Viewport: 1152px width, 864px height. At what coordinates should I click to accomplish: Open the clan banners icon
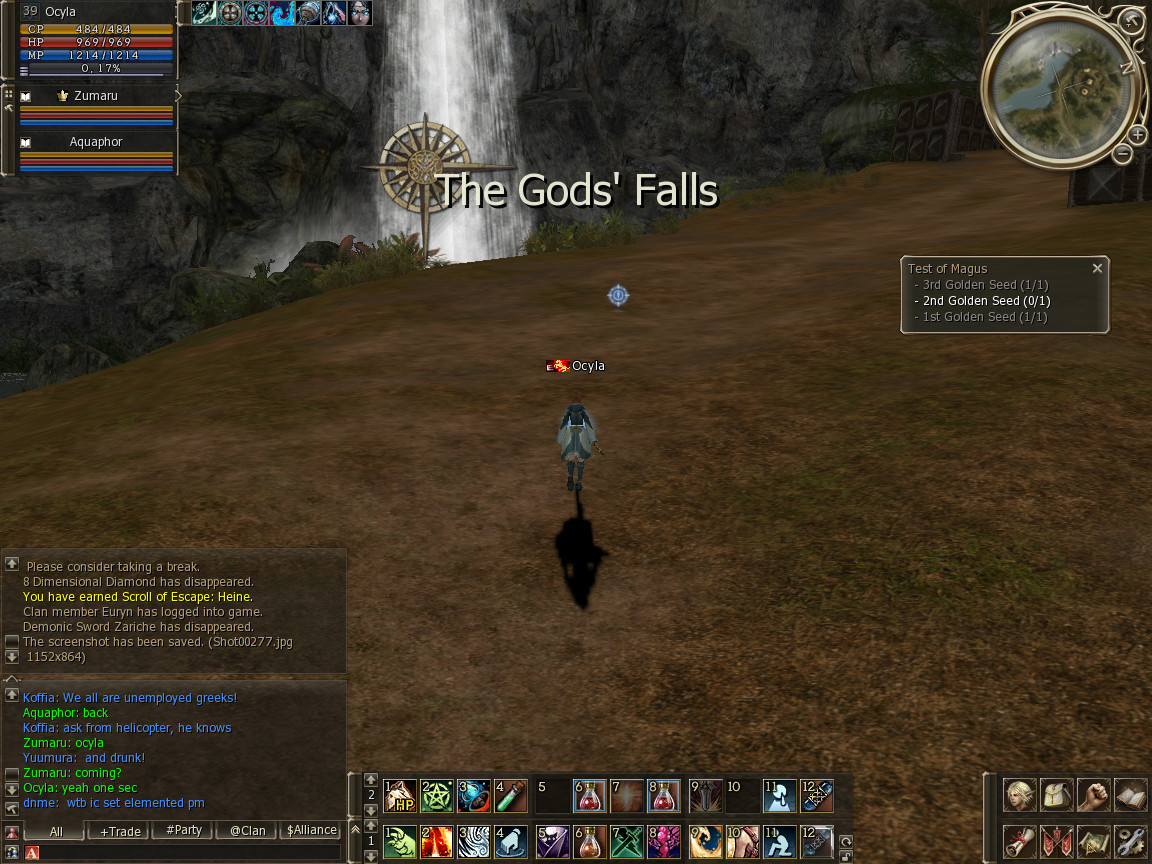(1057, 841)
